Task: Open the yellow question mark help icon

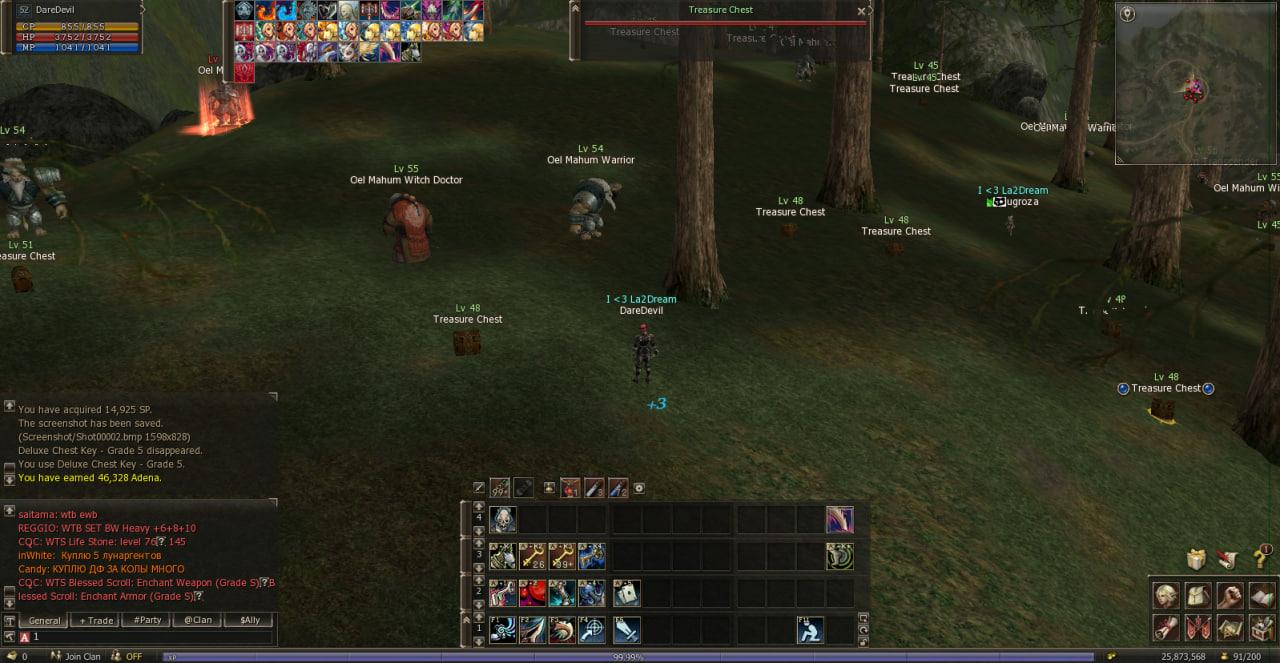Action: pos(1263,557)
